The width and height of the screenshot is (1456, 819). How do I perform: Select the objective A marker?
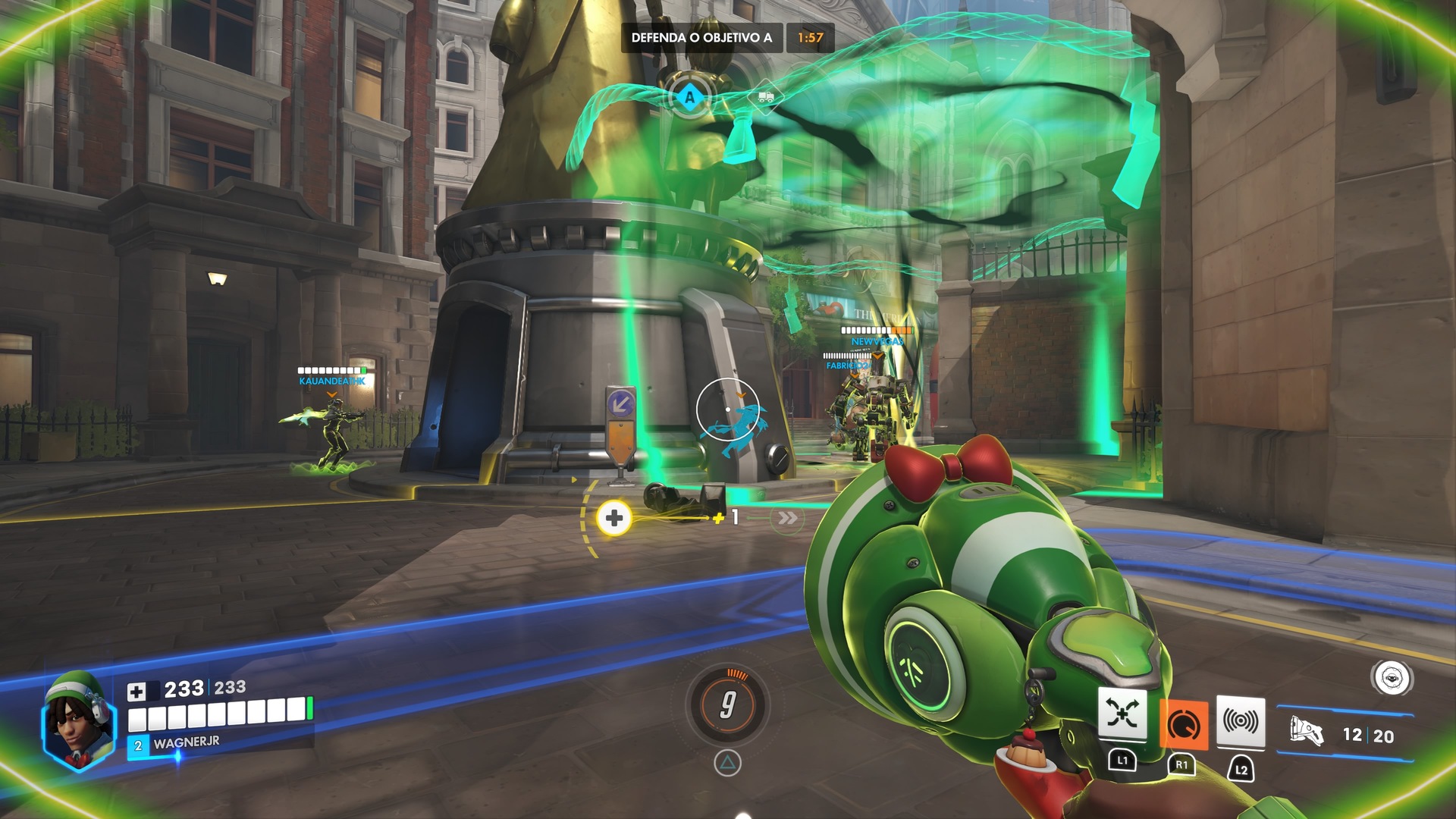pyautogui.click(x=689, y=97)
